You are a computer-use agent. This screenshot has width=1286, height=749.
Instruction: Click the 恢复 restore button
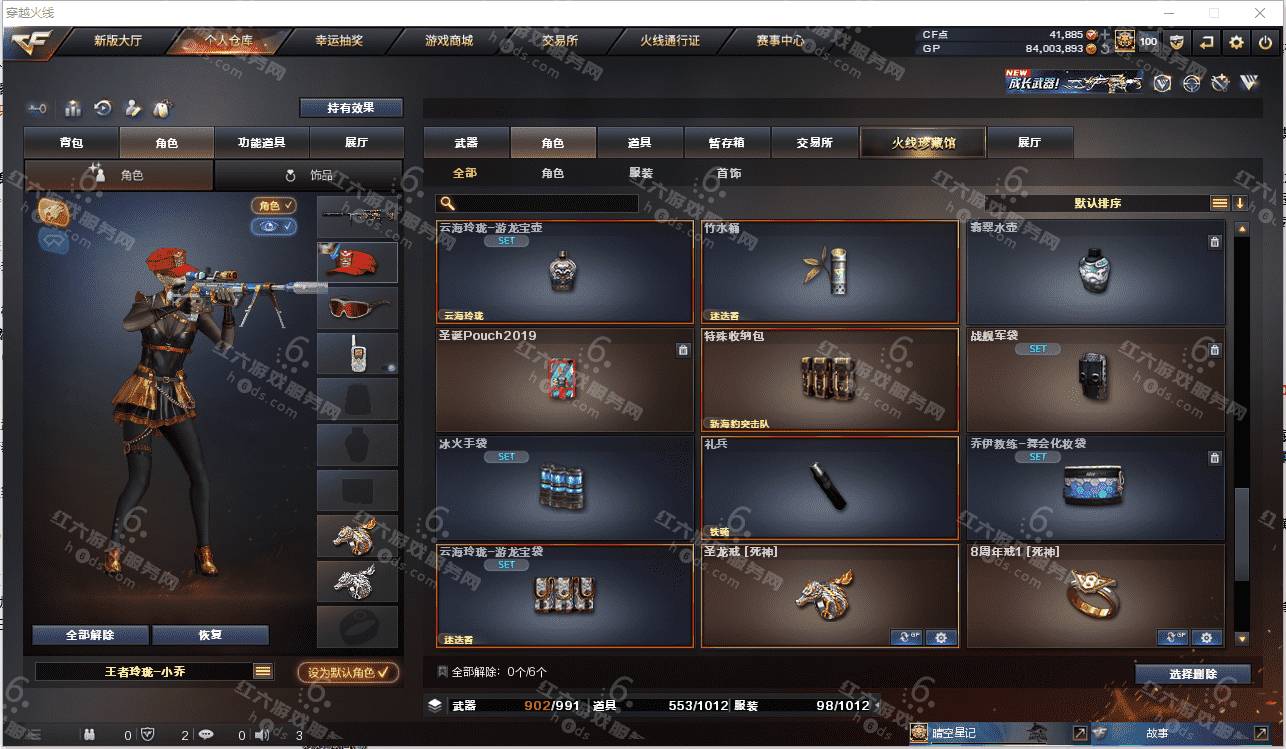(210, 635)
